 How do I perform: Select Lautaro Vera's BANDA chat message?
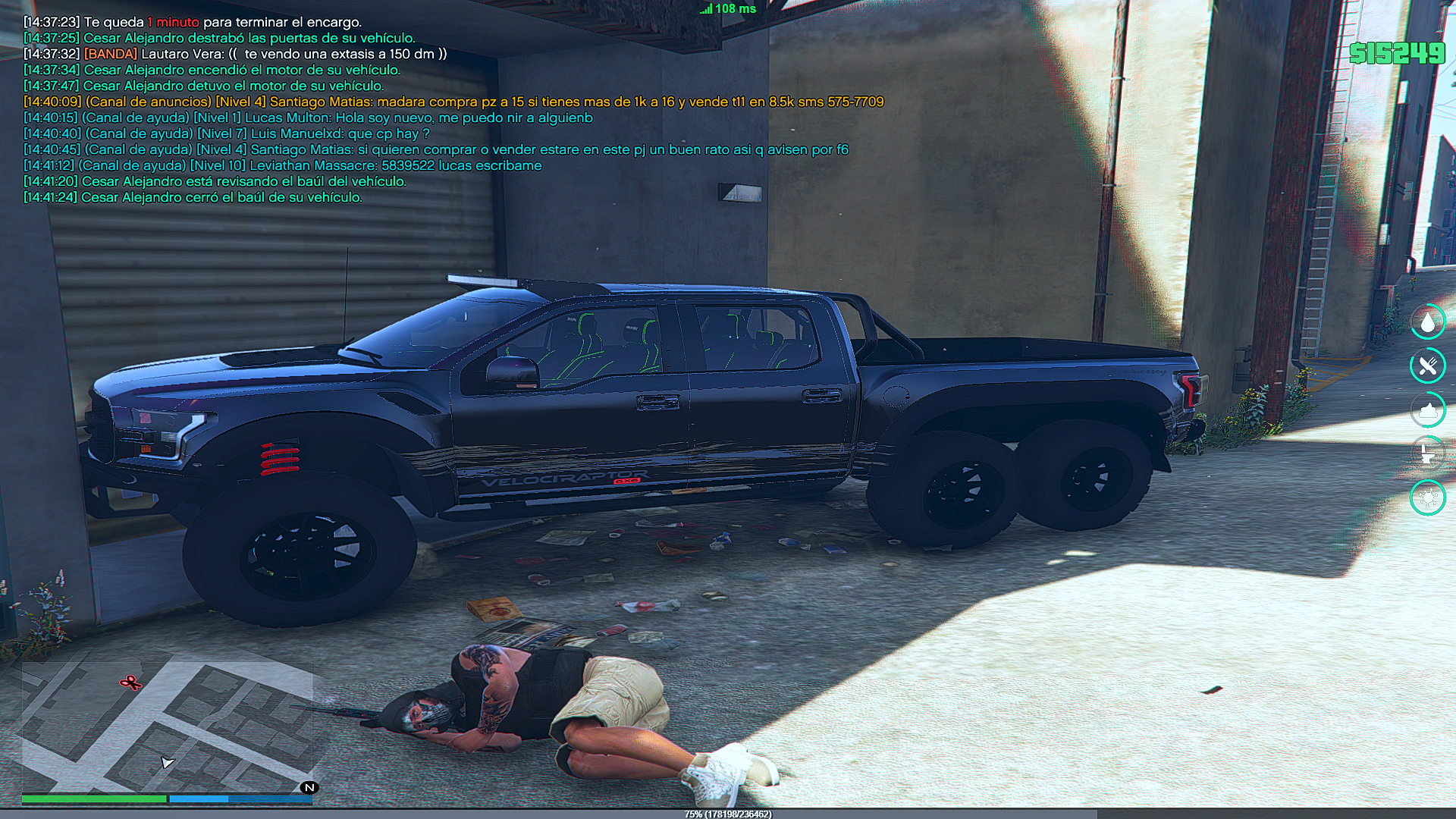click(x=235, y=54)
